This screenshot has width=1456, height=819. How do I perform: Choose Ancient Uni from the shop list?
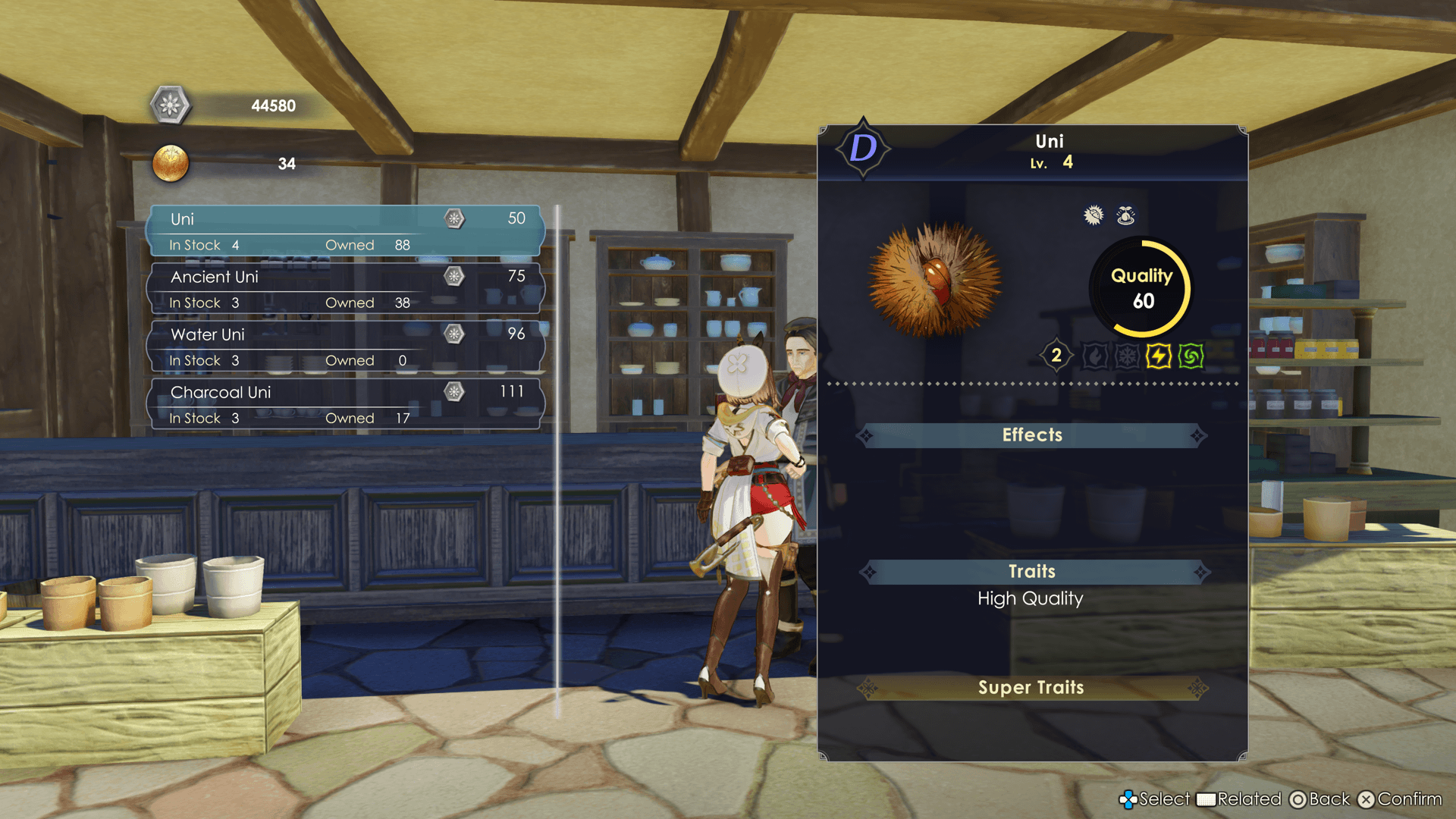[346, 288]
